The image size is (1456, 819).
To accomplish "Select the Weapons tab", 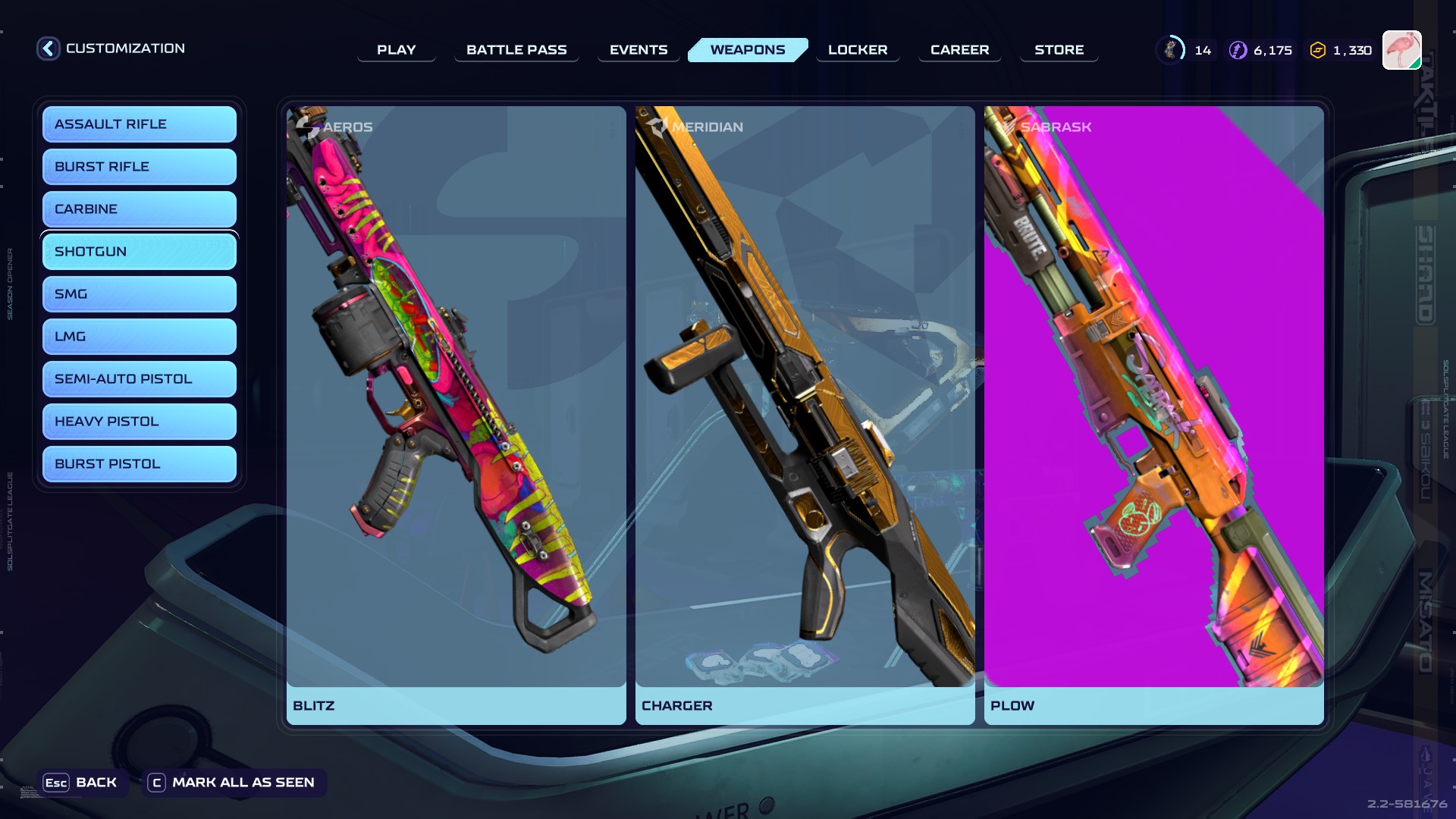I will [x=748, y=50].
